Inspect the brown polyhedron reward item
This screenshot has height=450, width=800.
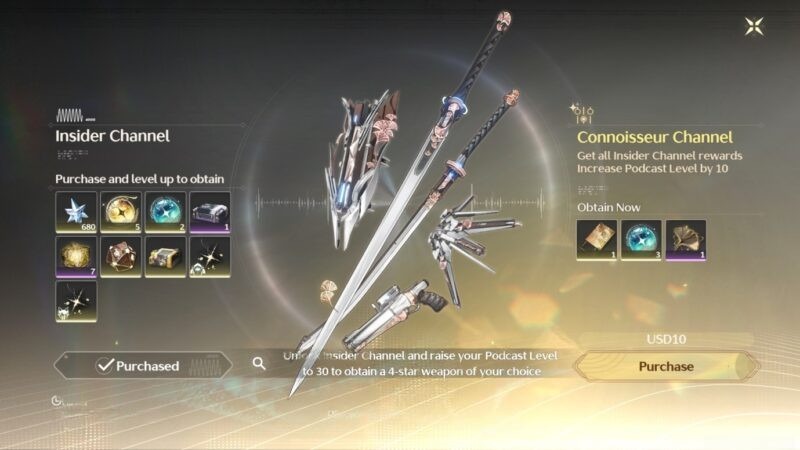pos(120,256)
